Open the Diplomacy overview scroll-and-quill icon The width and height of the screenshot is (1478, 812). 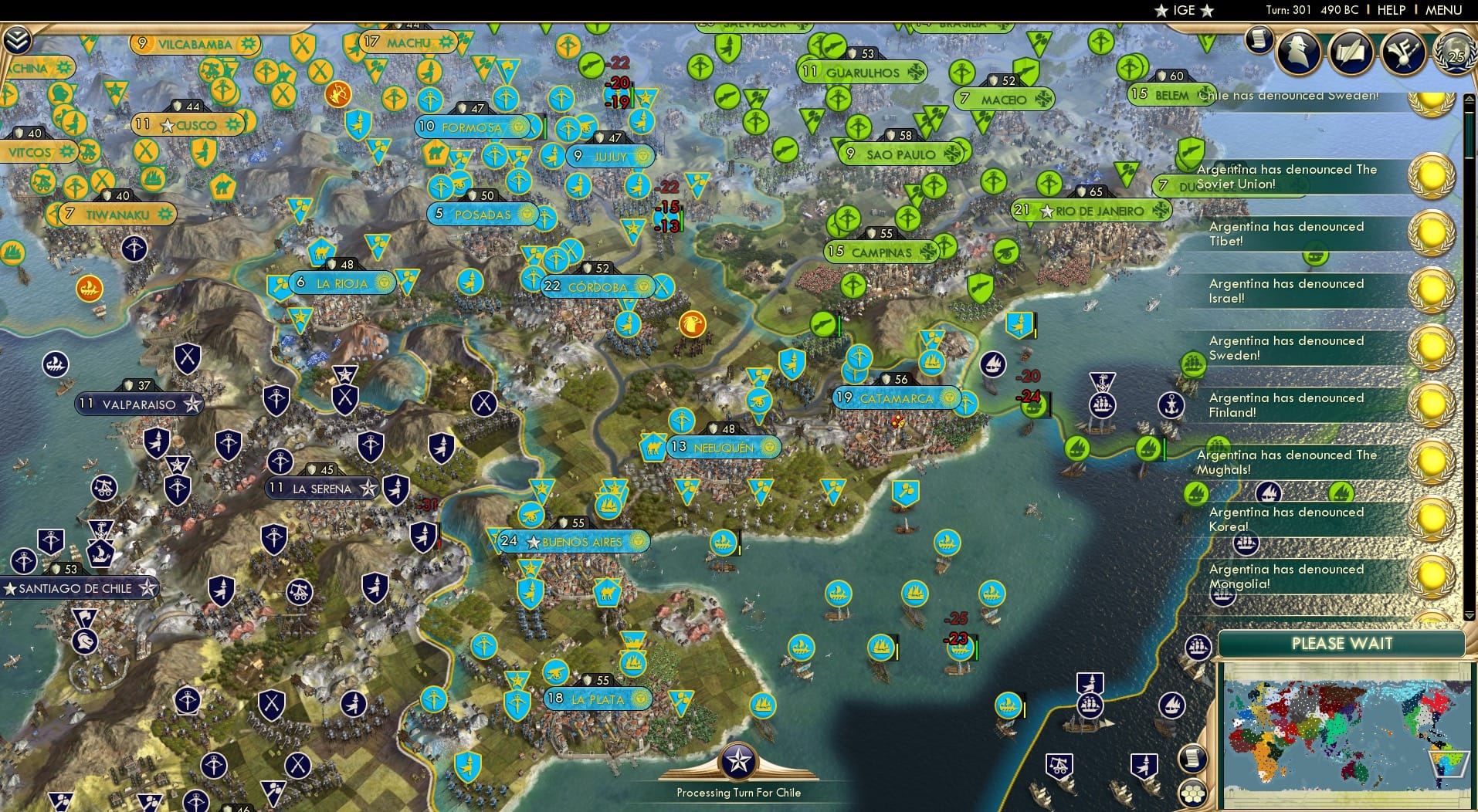tap(1350, 52)
